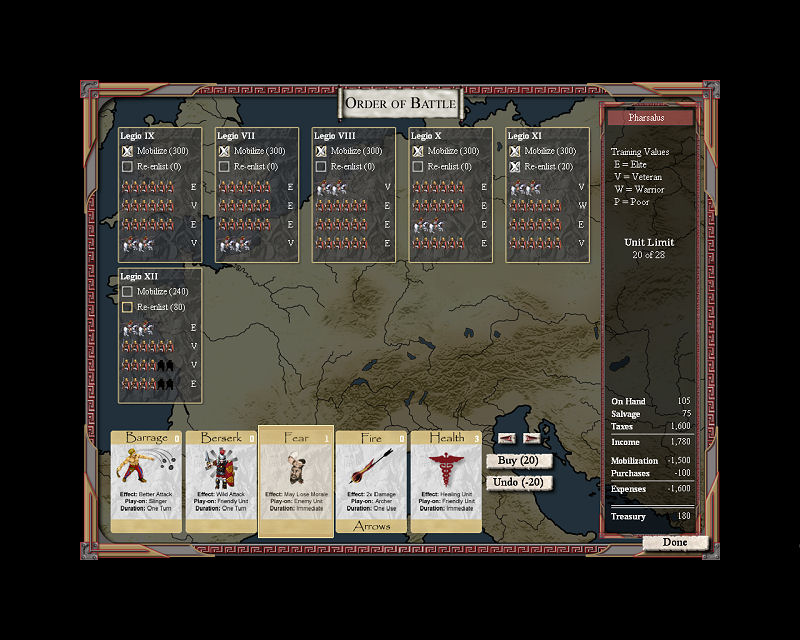Select the Barrage card
Viewport: 800px width, 640px height.
pos(146,481)
